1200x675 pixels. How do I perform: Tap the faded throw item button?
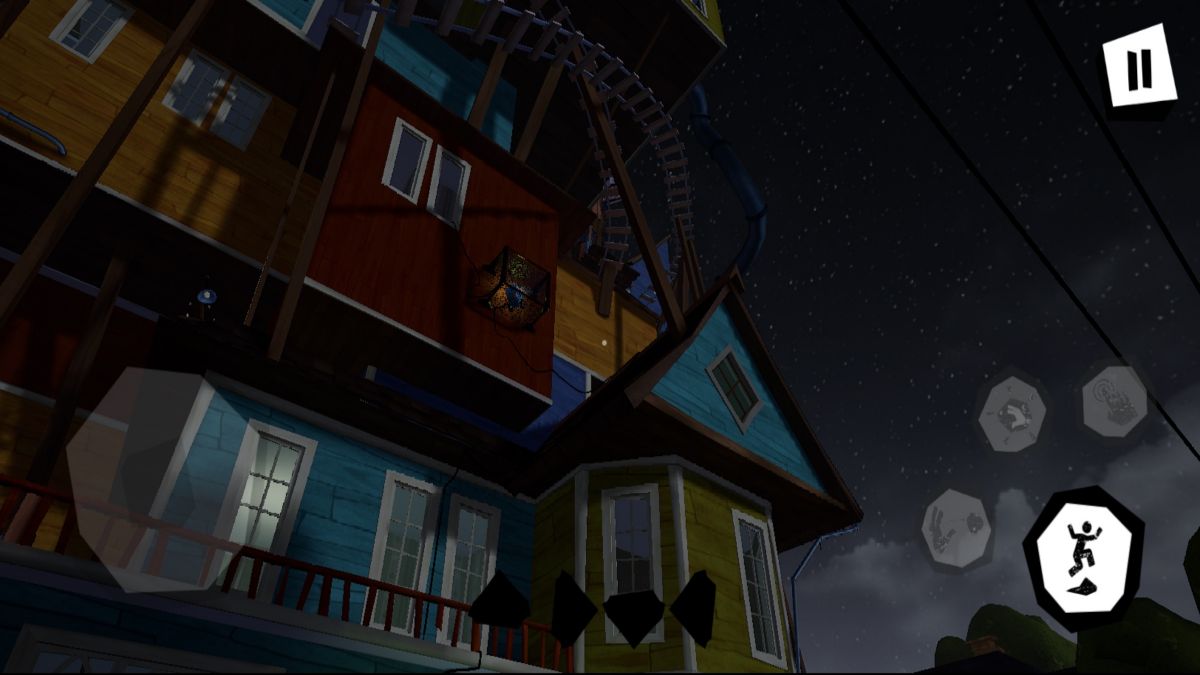click(957, 530)
